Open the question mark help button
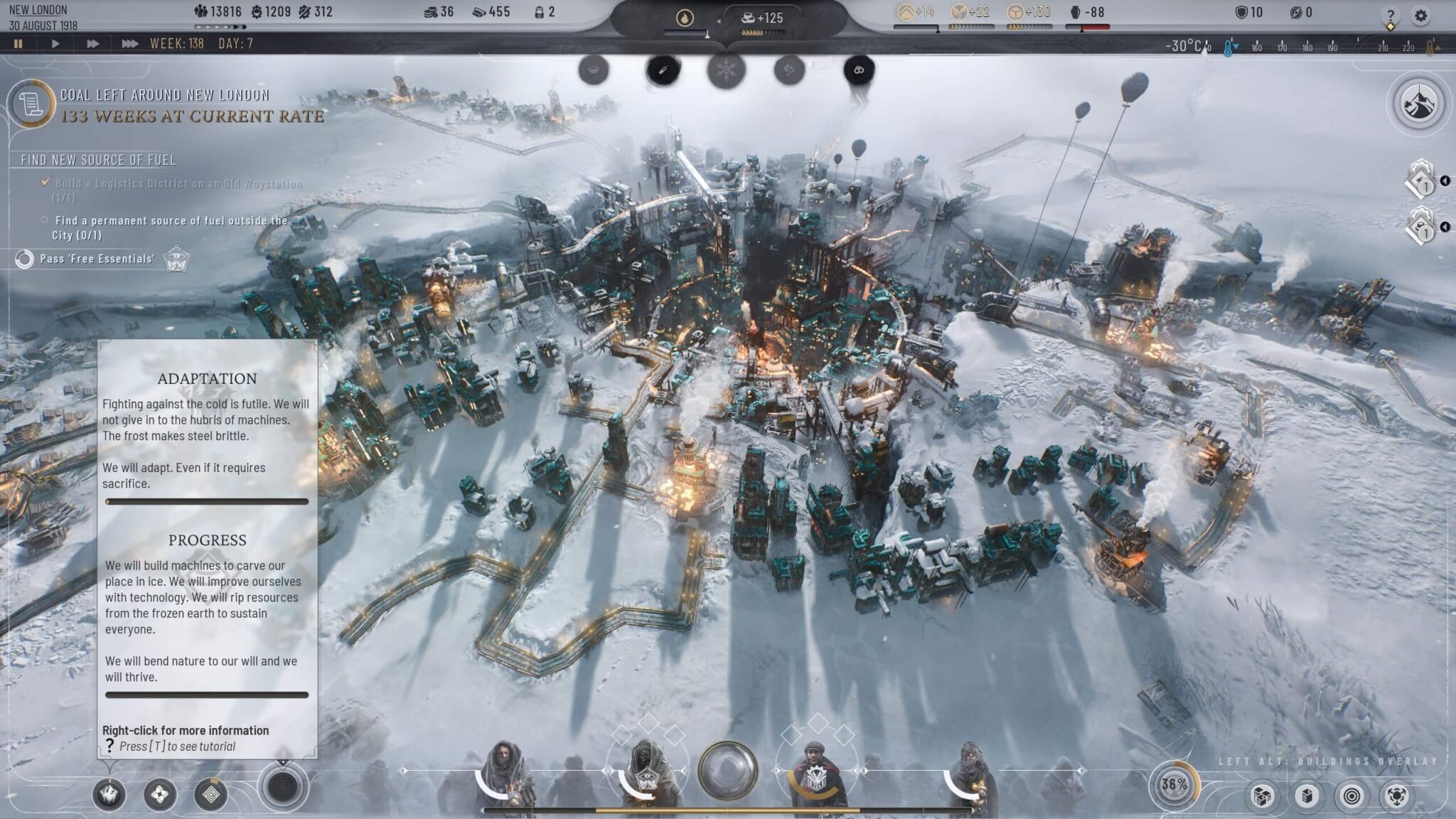 click(1391, 15)
